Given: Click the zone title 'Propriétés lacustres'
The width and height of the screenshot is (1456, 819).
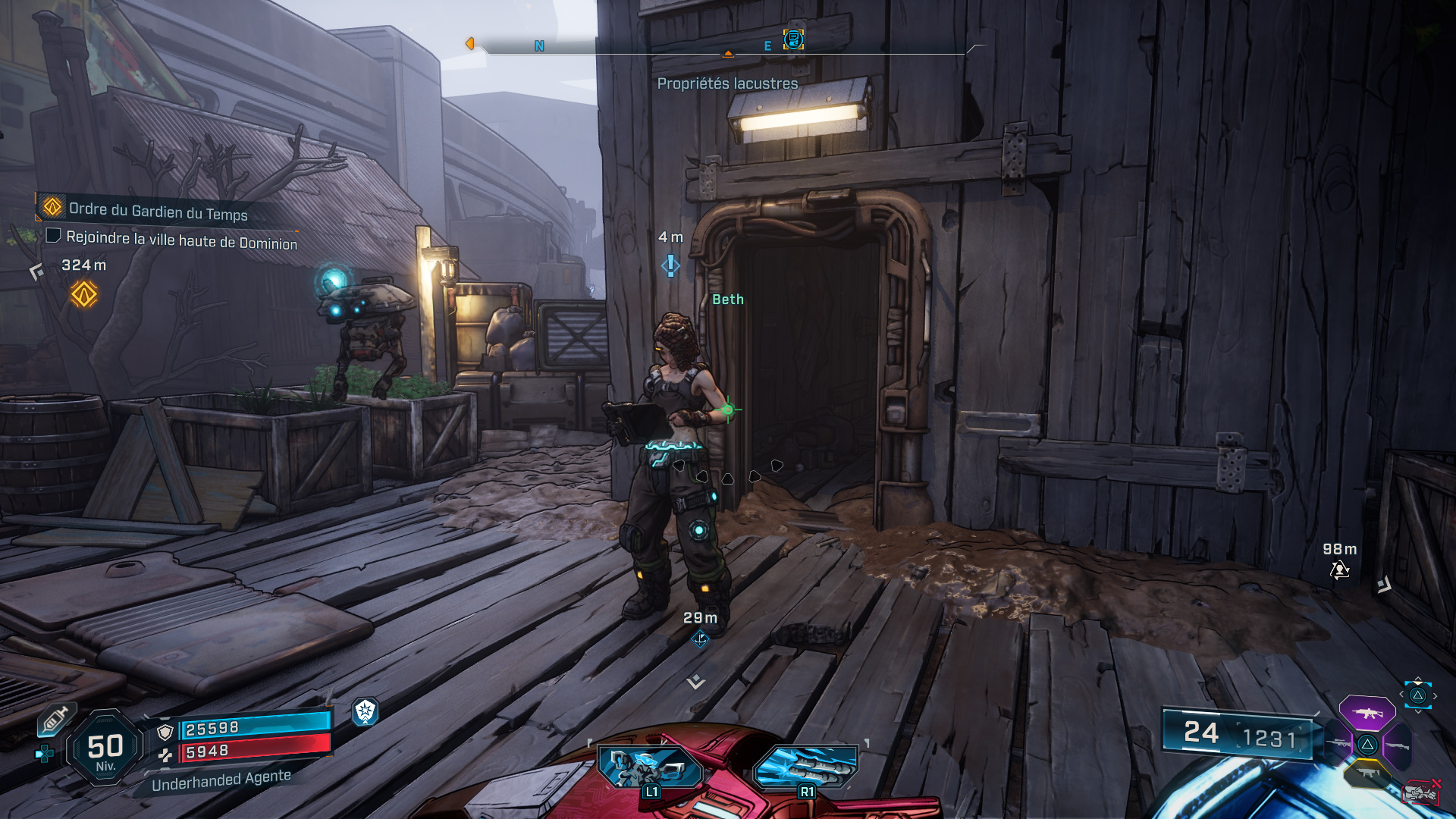Looking at the screenshot, I should (x=728, y=84).
